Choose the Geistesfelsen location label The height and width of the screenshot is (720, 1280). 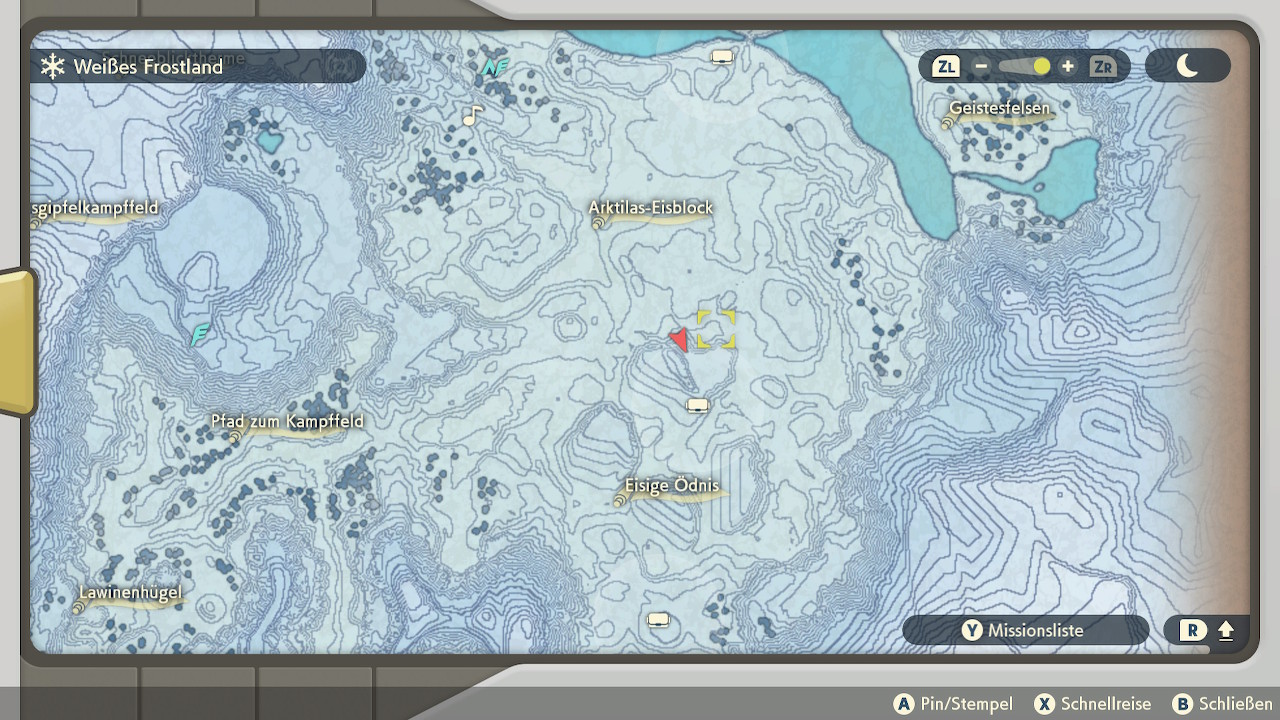pyautogui.click(x=999, y=109)
